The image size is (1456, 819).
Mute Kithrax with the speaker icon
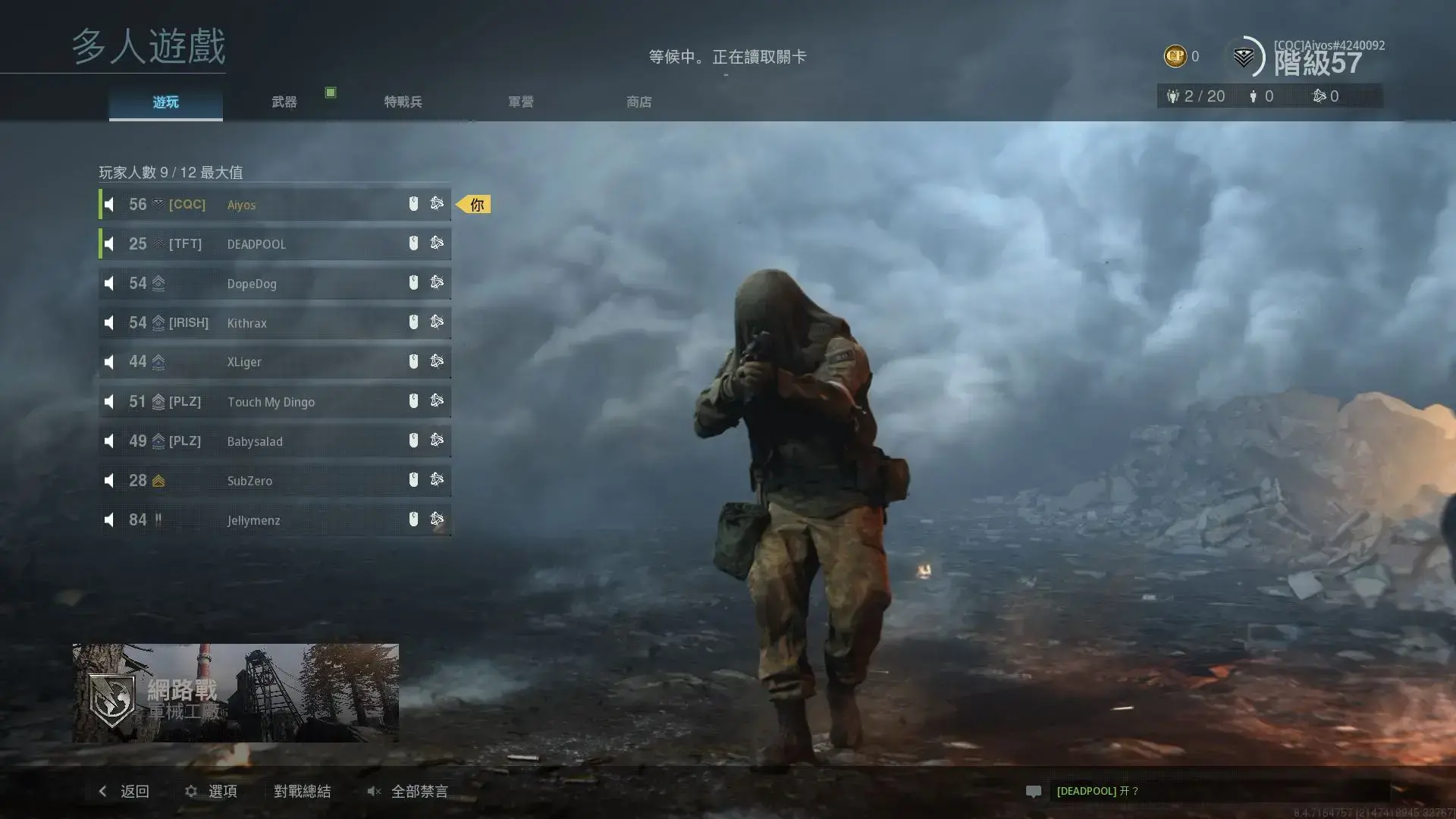tap(109, 322)
